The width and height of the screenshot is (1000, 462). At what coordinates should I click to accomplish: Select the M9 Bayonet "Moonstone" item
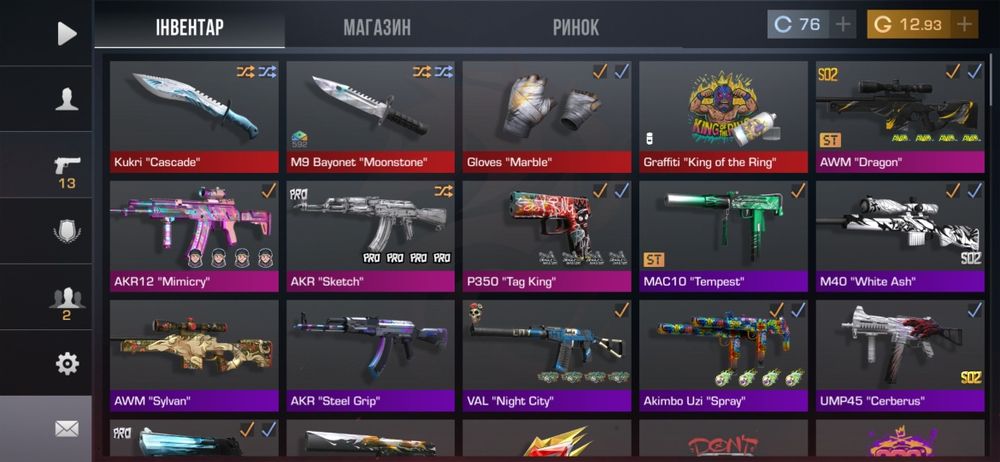pyautogui.click(x=370, y=116)
